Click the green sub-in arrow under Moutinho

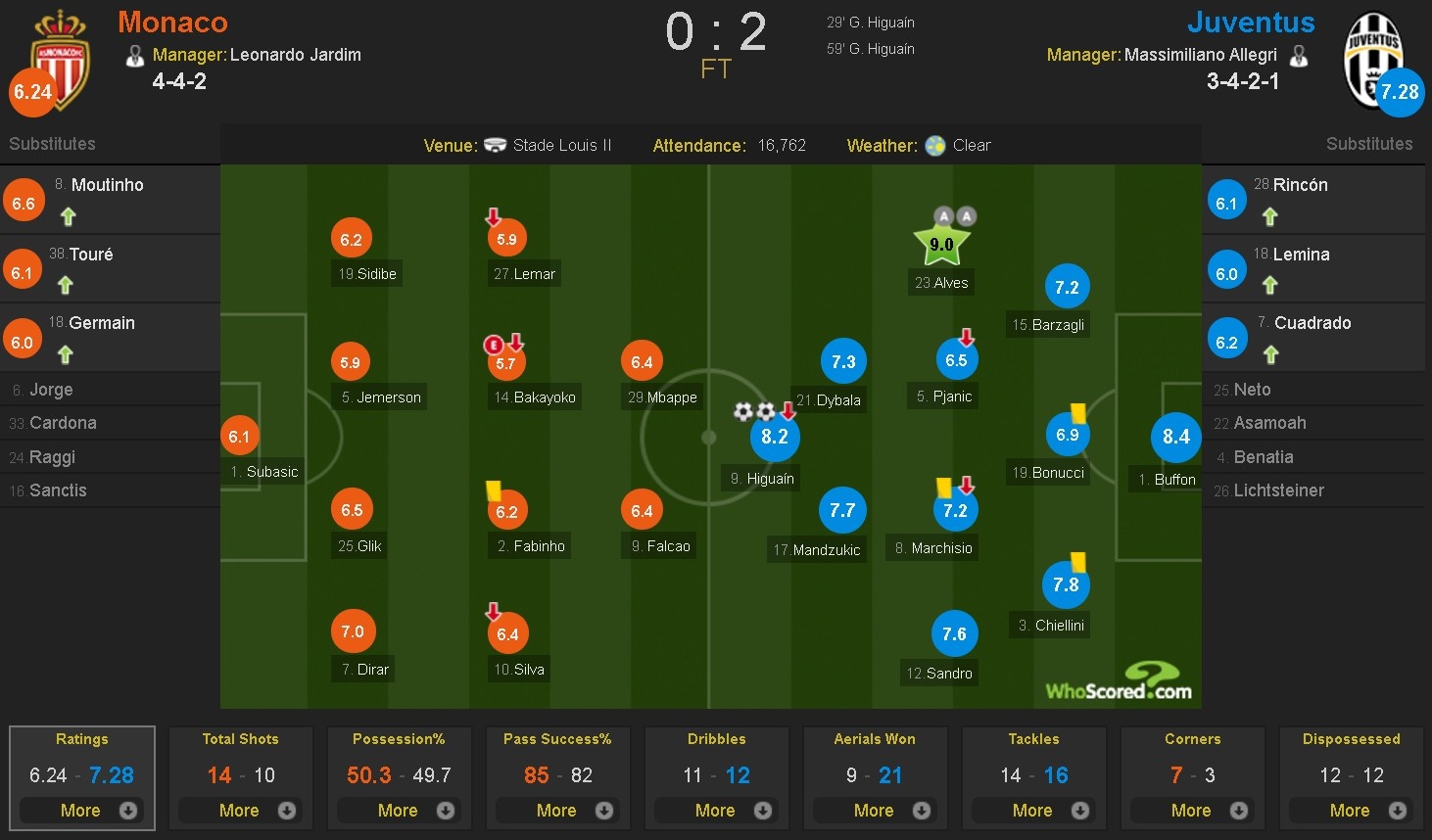(x=68, y=217)
